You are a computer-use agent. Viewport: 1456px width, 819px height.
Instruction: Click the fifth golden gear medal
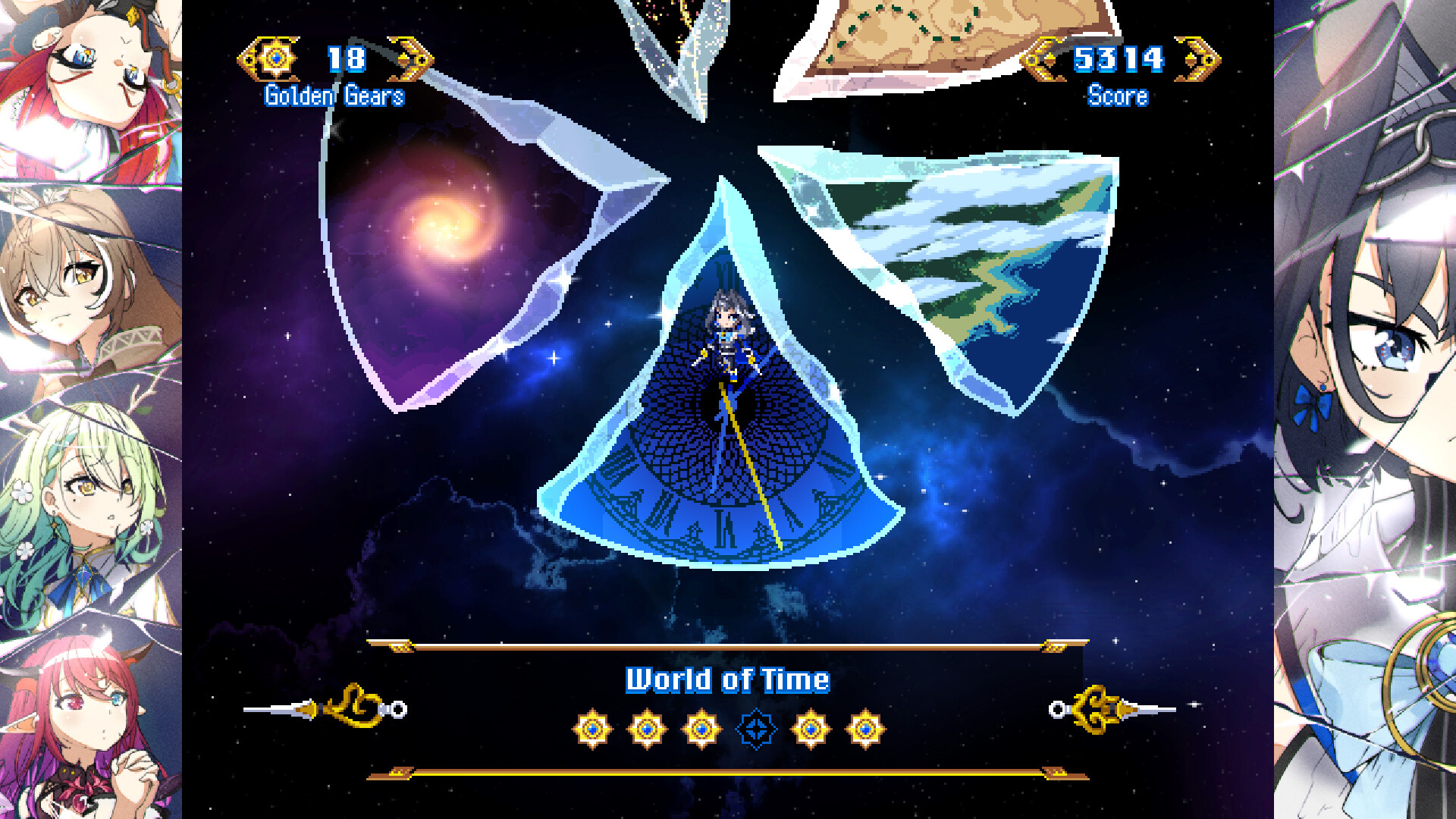(810, 728)
